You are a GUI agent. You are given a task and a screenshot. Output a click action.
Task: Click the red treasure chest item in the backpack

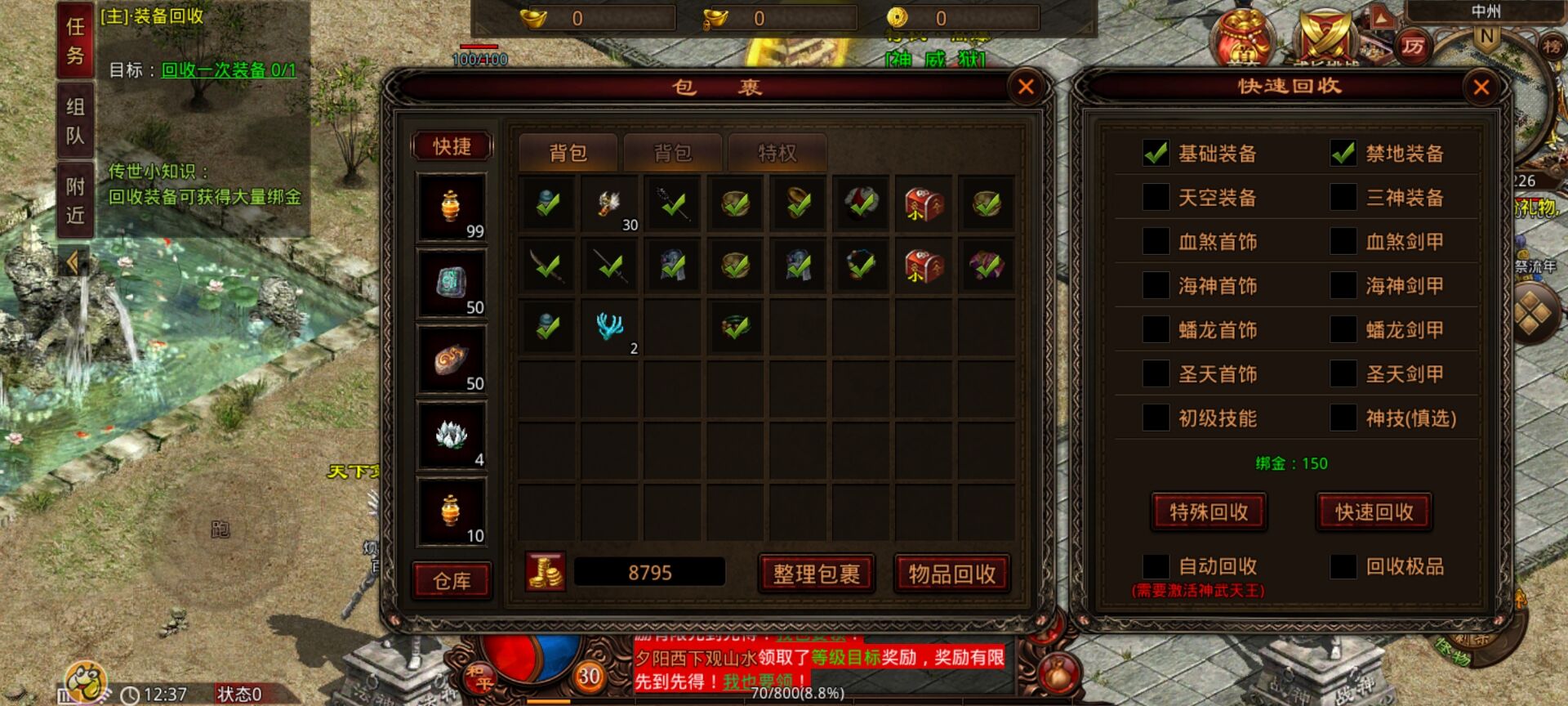[924, 203]
